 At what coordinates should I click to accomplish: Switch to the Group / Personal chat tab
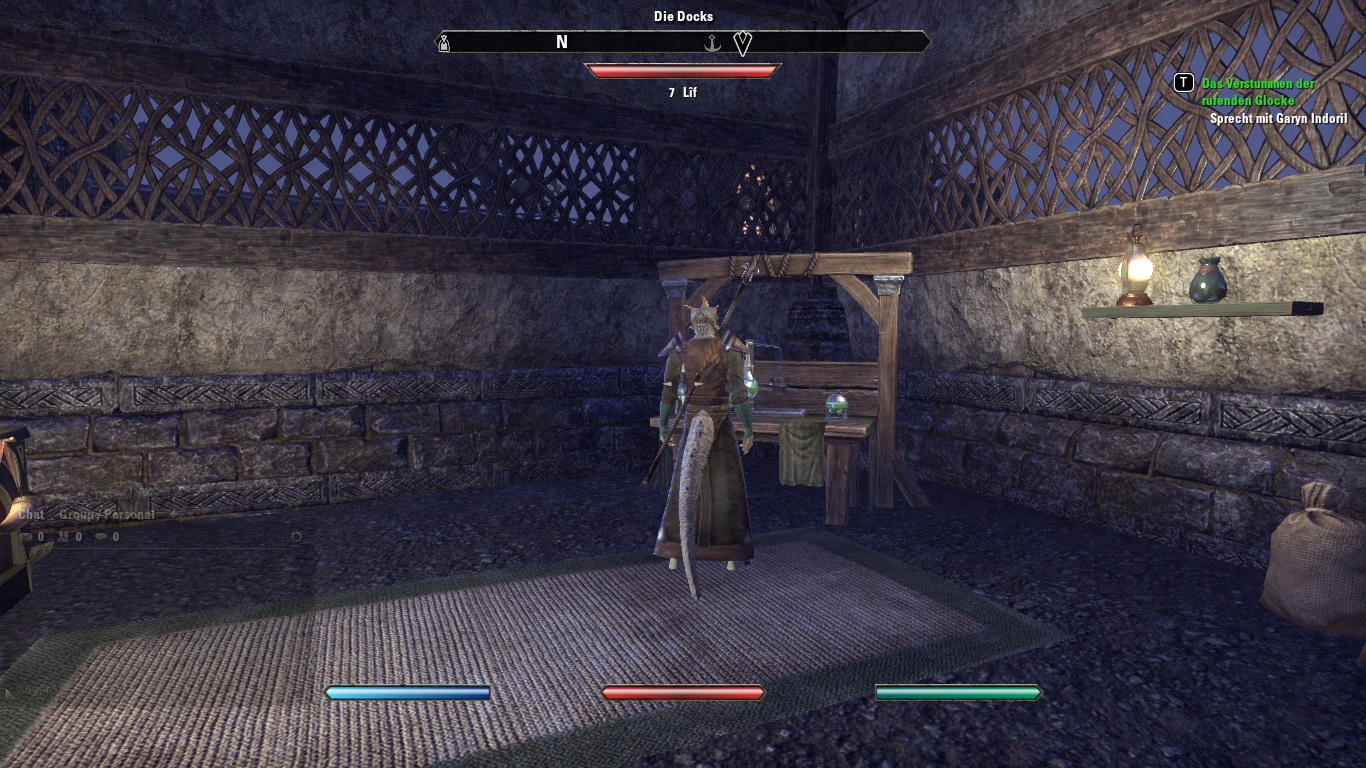click(x=107, y=515)
